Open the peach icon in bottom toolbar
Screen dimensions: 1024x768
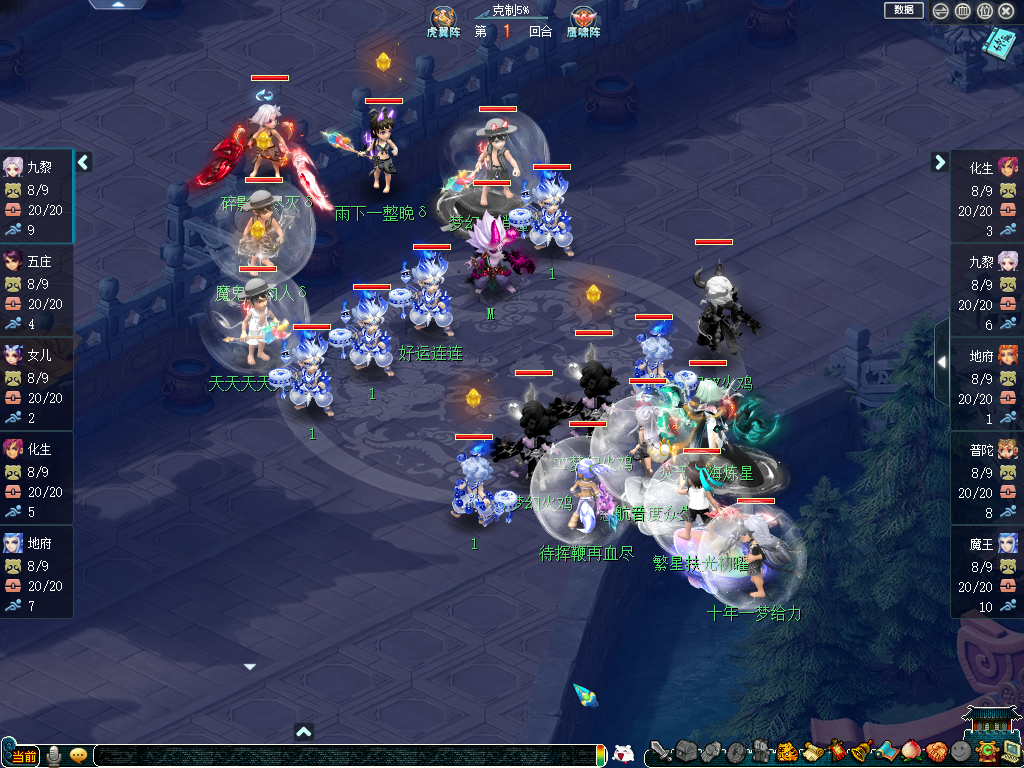click(910, 751)
